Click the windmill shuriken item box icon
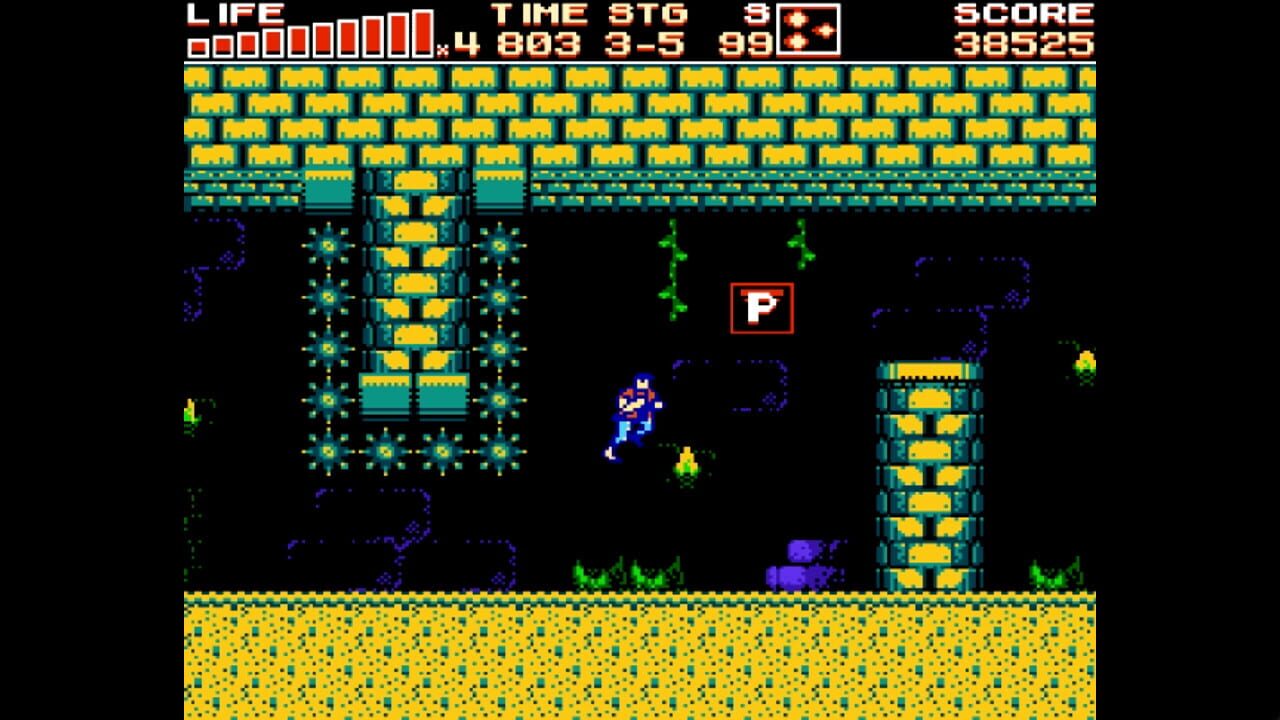The width and height of the screenshot is (1280, 720). point(806,31)
